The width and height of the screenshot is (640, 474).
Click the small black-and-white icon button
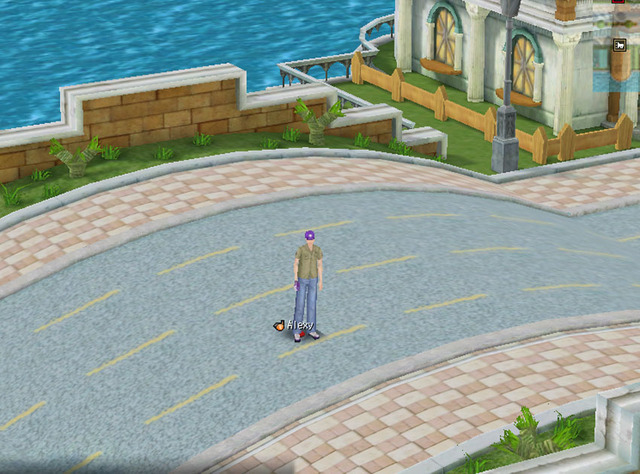[621, 43]
